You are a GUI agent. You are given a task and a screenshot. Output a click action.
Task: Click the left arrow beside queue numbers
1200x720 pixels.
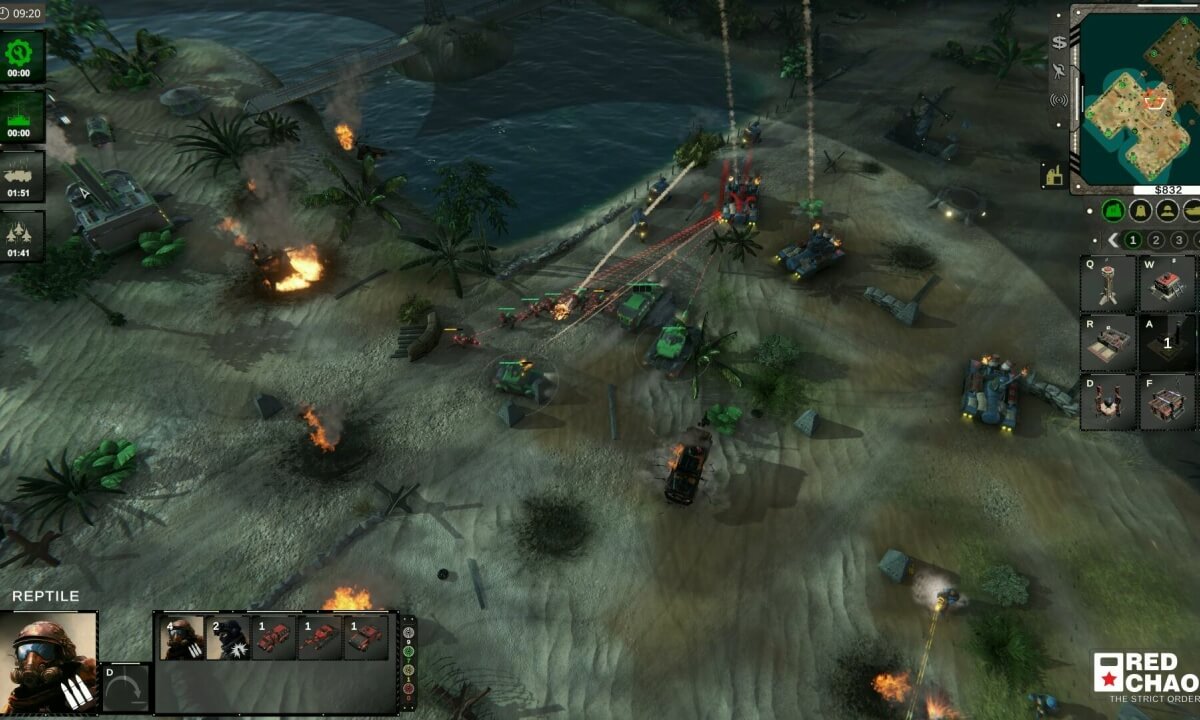point(1112,240)
